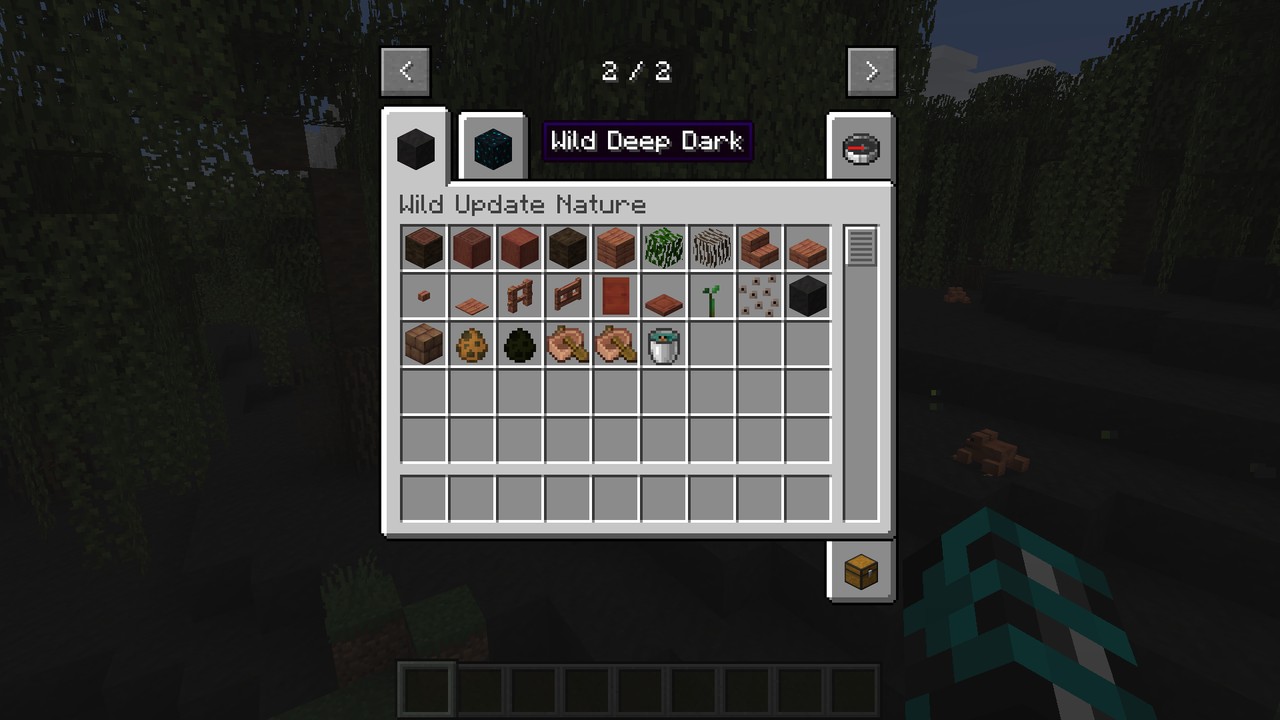Grab the bucket of tadpole
Image resolution: width=1280 pixels, height=720 pixels.
[x=664, y=345]
